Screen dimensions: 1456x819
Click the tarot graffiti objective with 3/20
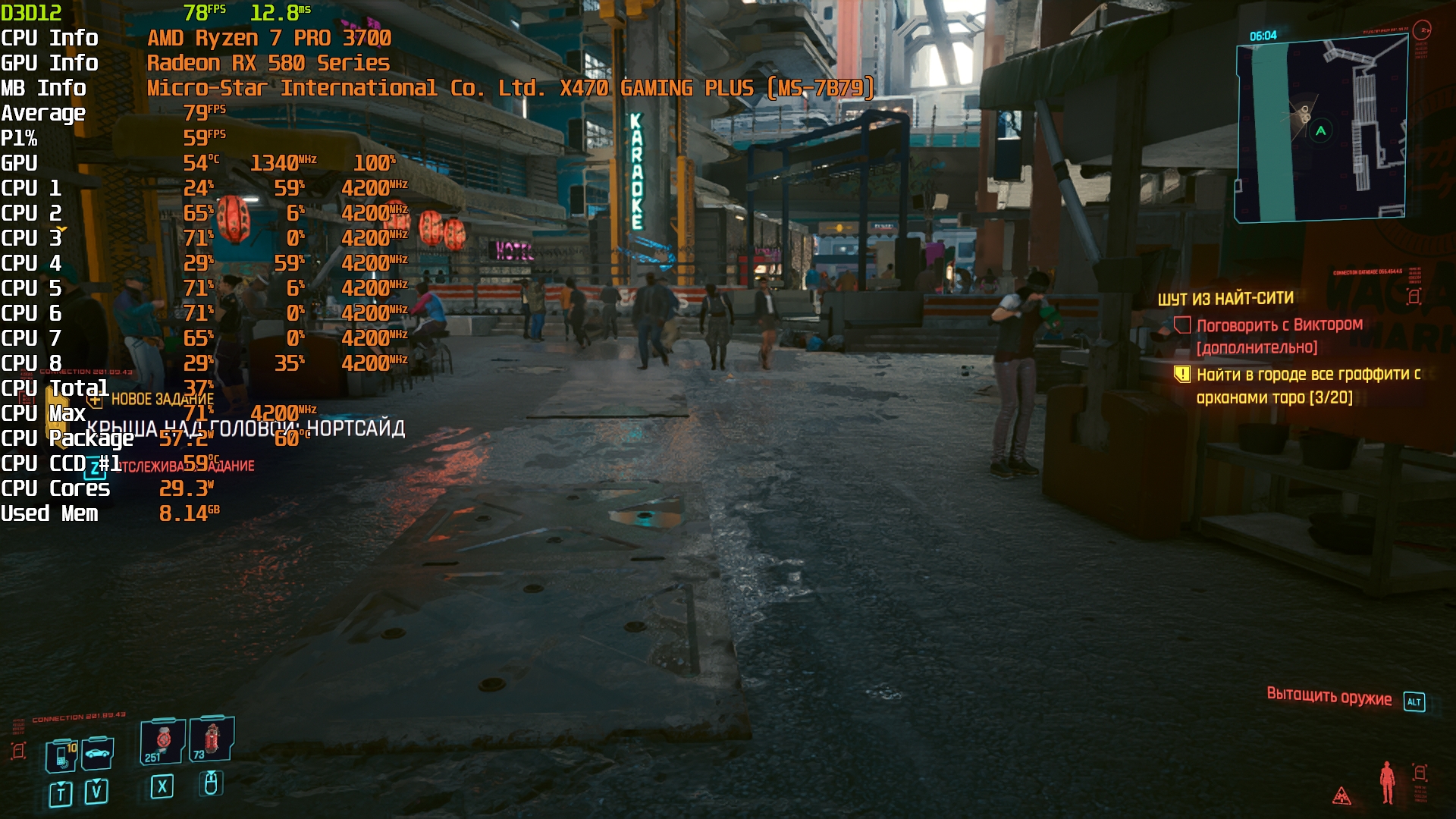coord(1307,385)
